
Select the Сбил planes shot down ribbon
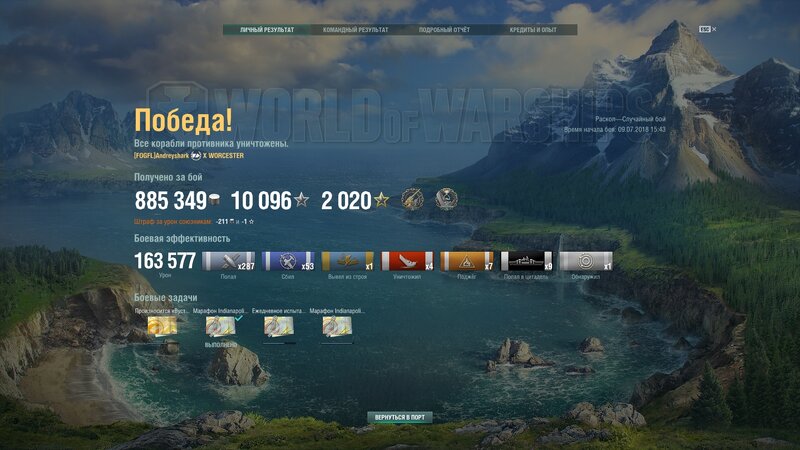288,262
